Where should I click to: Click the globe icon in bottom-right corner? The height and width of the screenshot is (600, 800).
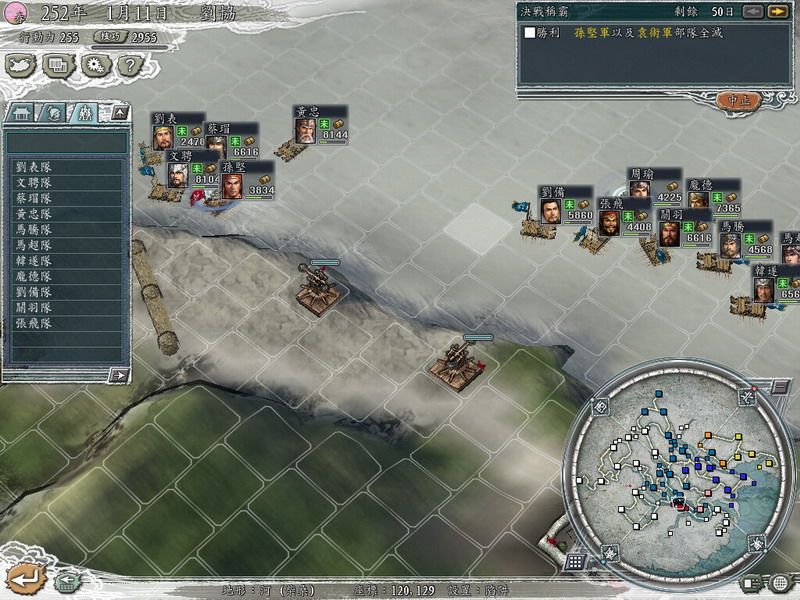(780, 583)
